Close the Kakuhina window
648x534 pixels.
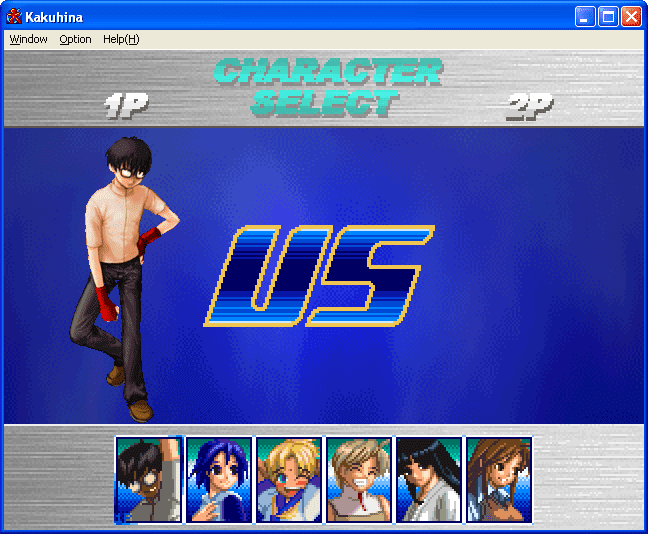pyautogui.click(x=631, y=16)
